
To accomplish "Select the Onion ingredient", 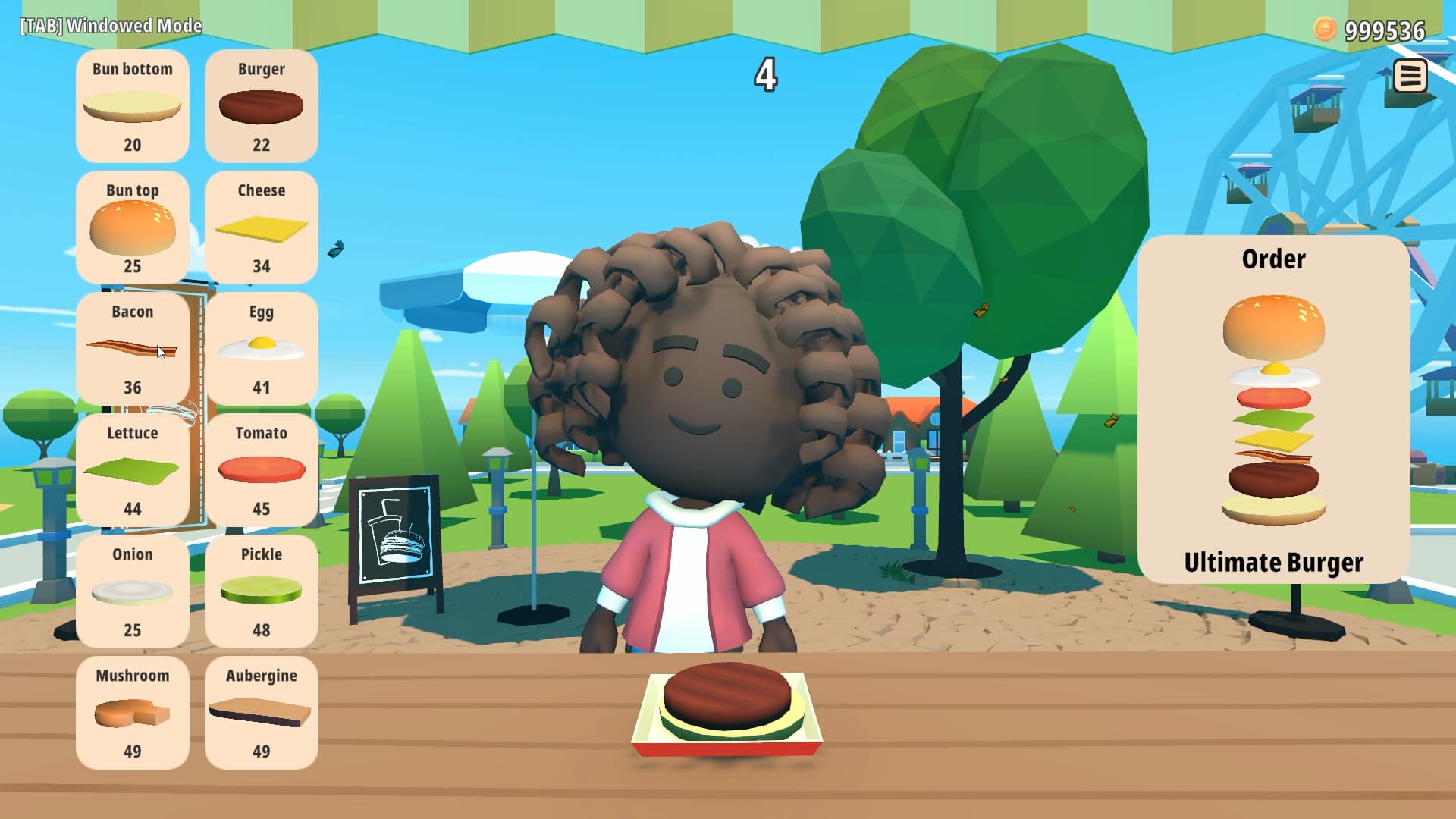I will [133, 591].
